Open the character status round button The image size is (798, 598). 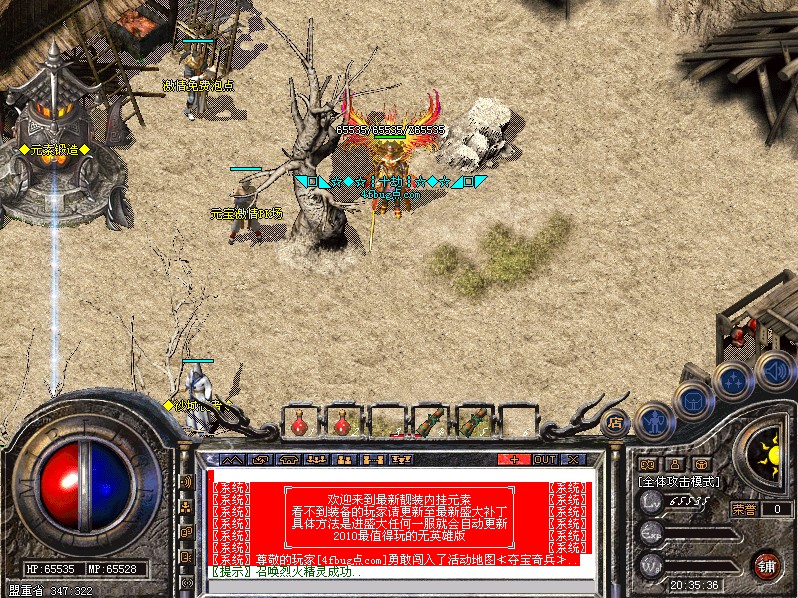tap(654, 421)
